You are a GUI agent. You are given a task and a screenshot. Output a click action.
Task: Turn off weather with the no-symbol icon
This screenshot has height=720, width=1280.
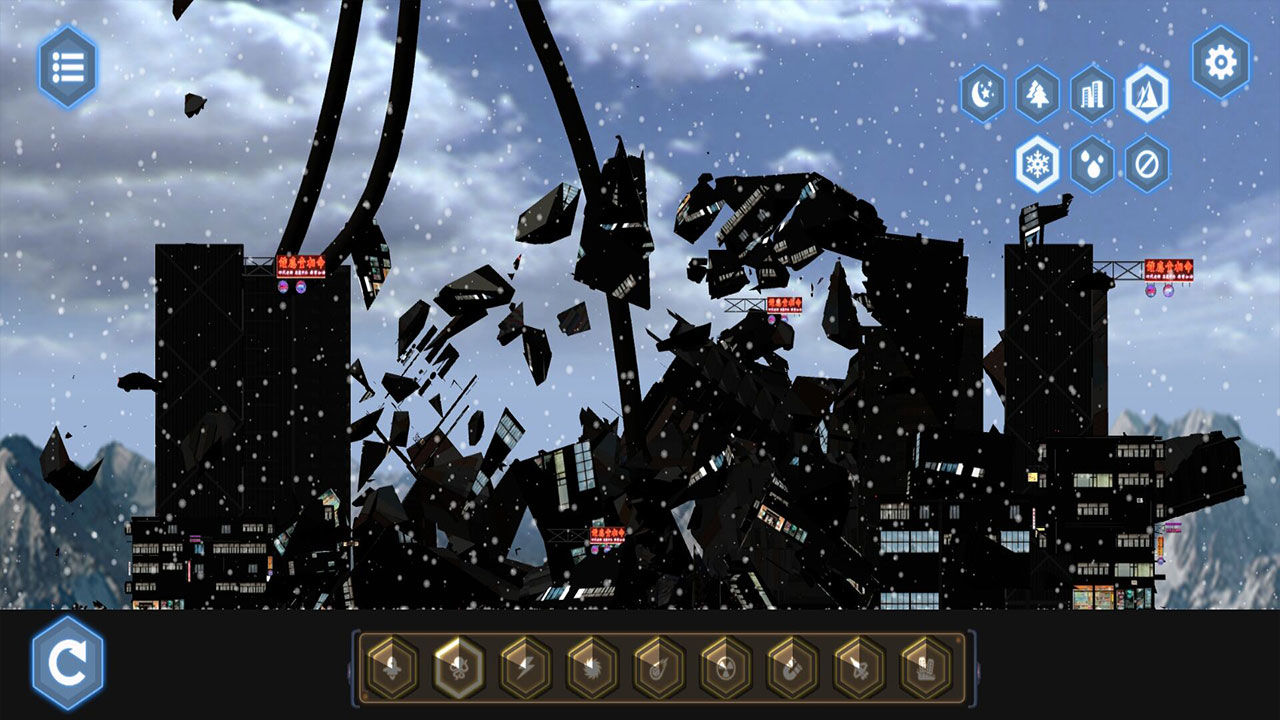1146,163
